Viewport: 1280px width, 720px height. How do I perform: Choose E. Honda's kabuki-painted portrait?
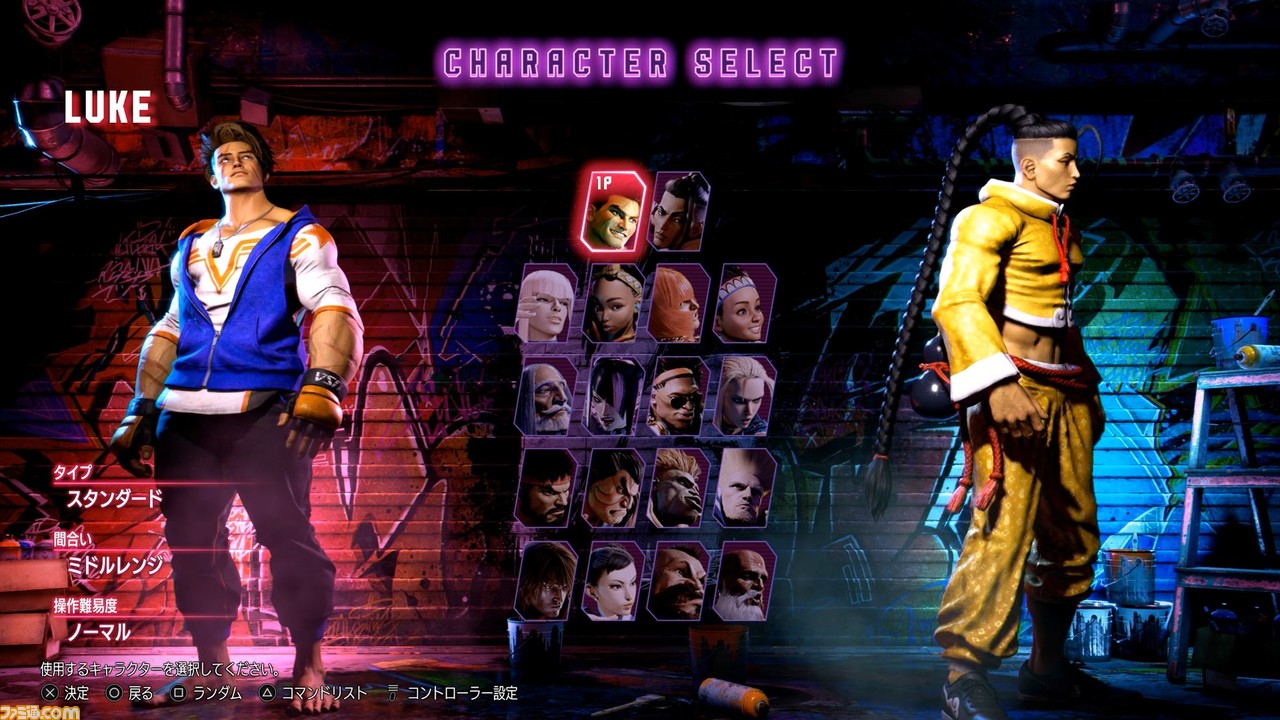tap(612, 488)
